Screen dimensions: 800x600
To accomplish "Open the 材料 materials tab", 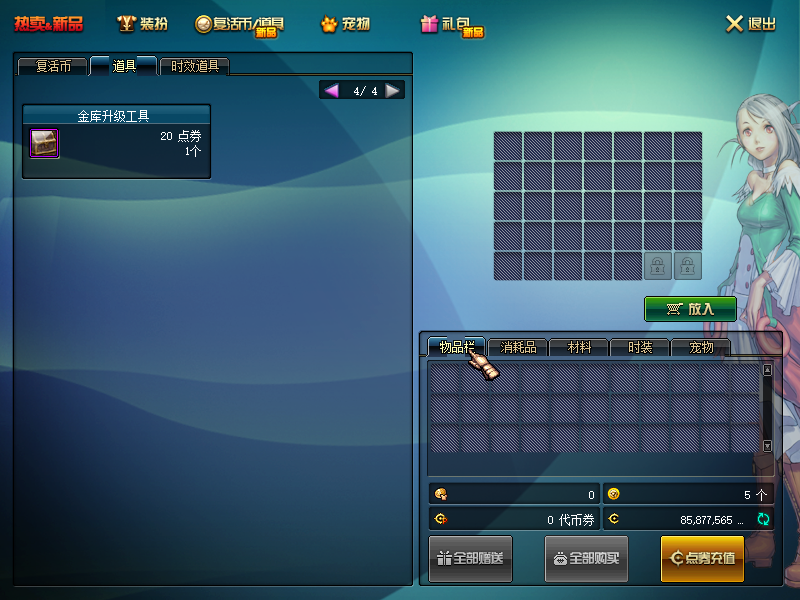I will (579, 348).
